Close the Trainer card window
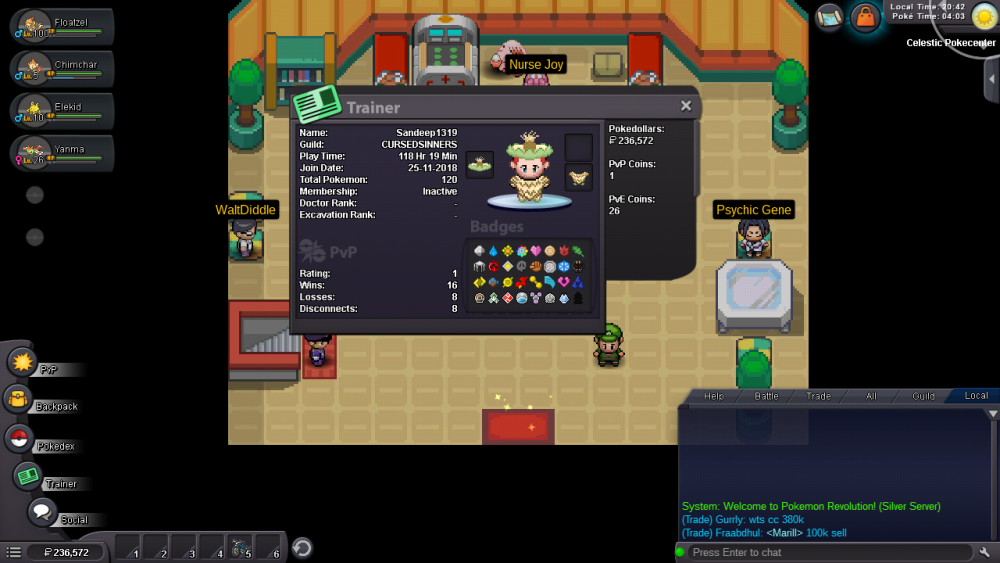Screen dimensions: 1000x563 click(x=686, y=106)
